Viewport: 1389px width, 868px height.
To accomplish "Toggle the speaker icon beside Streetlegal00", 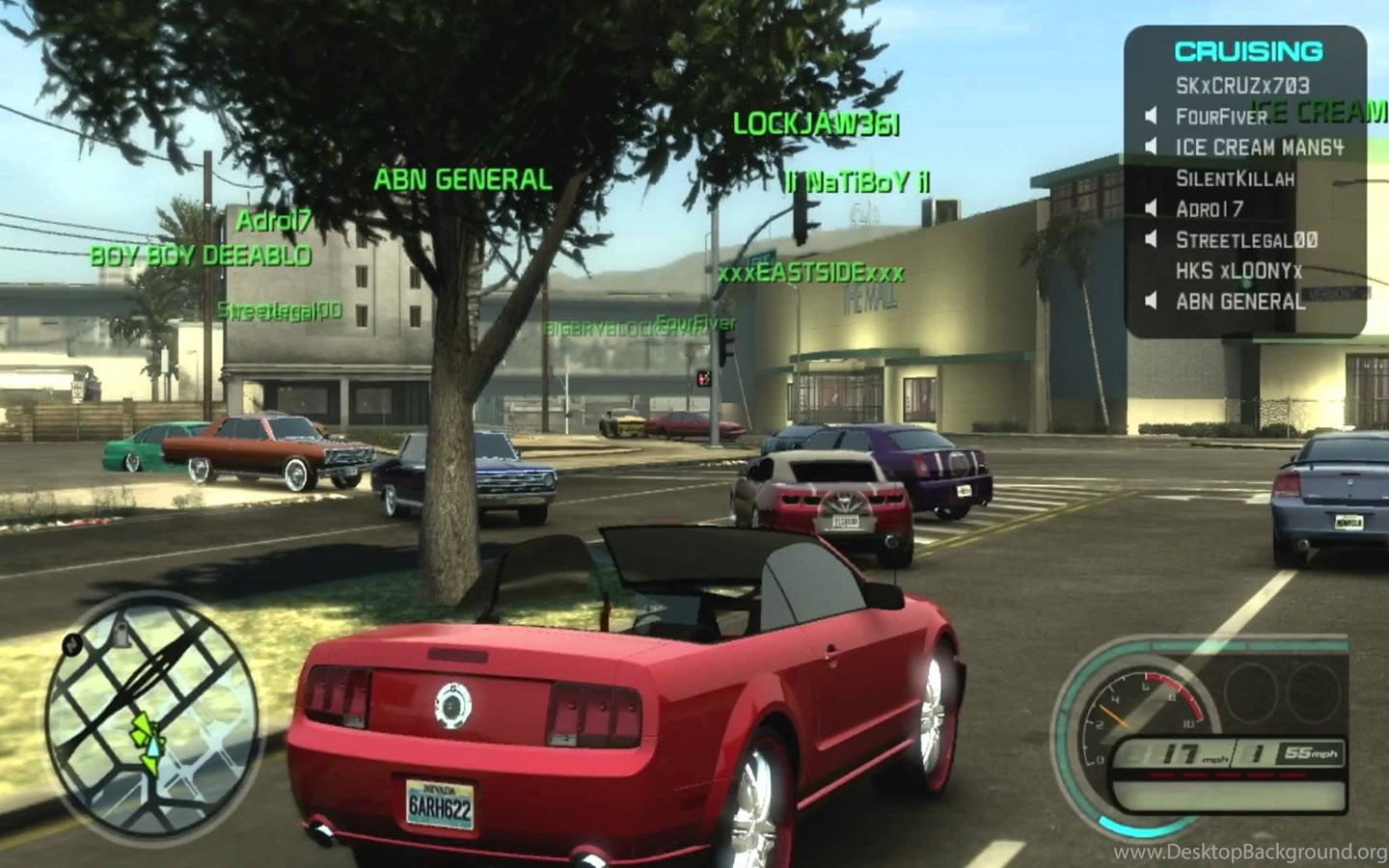I will point(1151,240).
